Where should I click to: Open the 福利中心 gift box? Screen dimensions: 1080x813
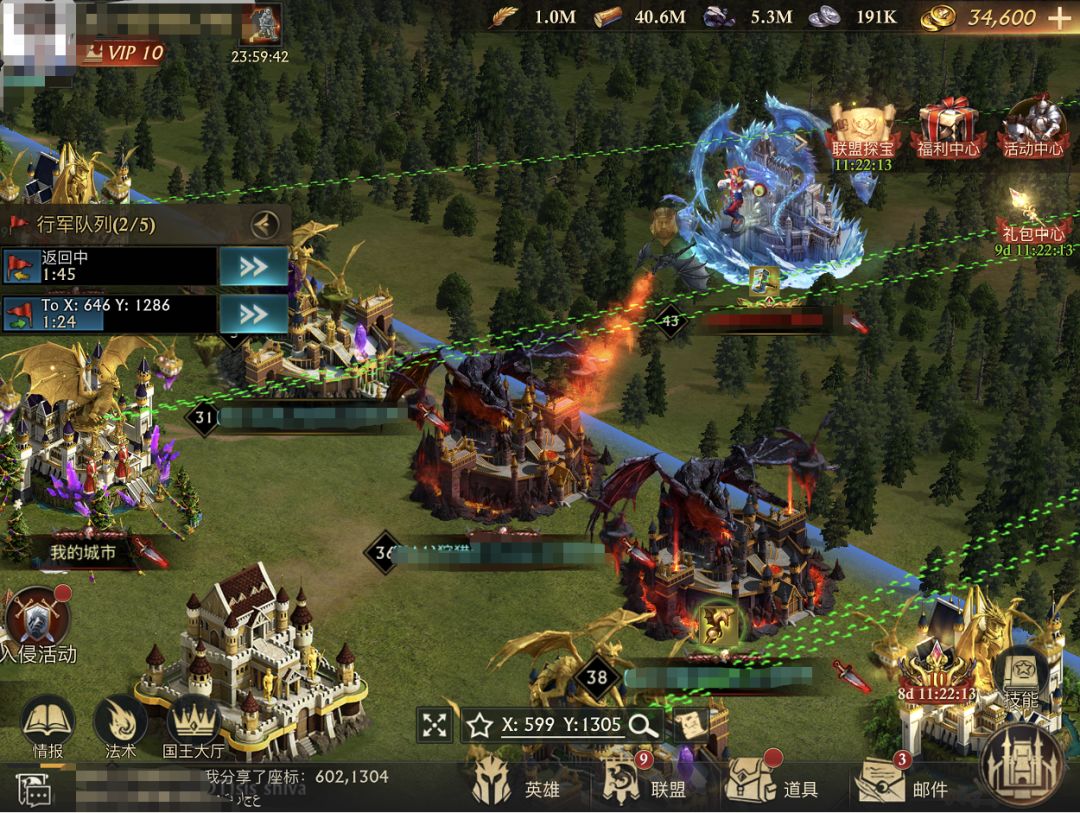pyautogui.click(x=947, y=127)
